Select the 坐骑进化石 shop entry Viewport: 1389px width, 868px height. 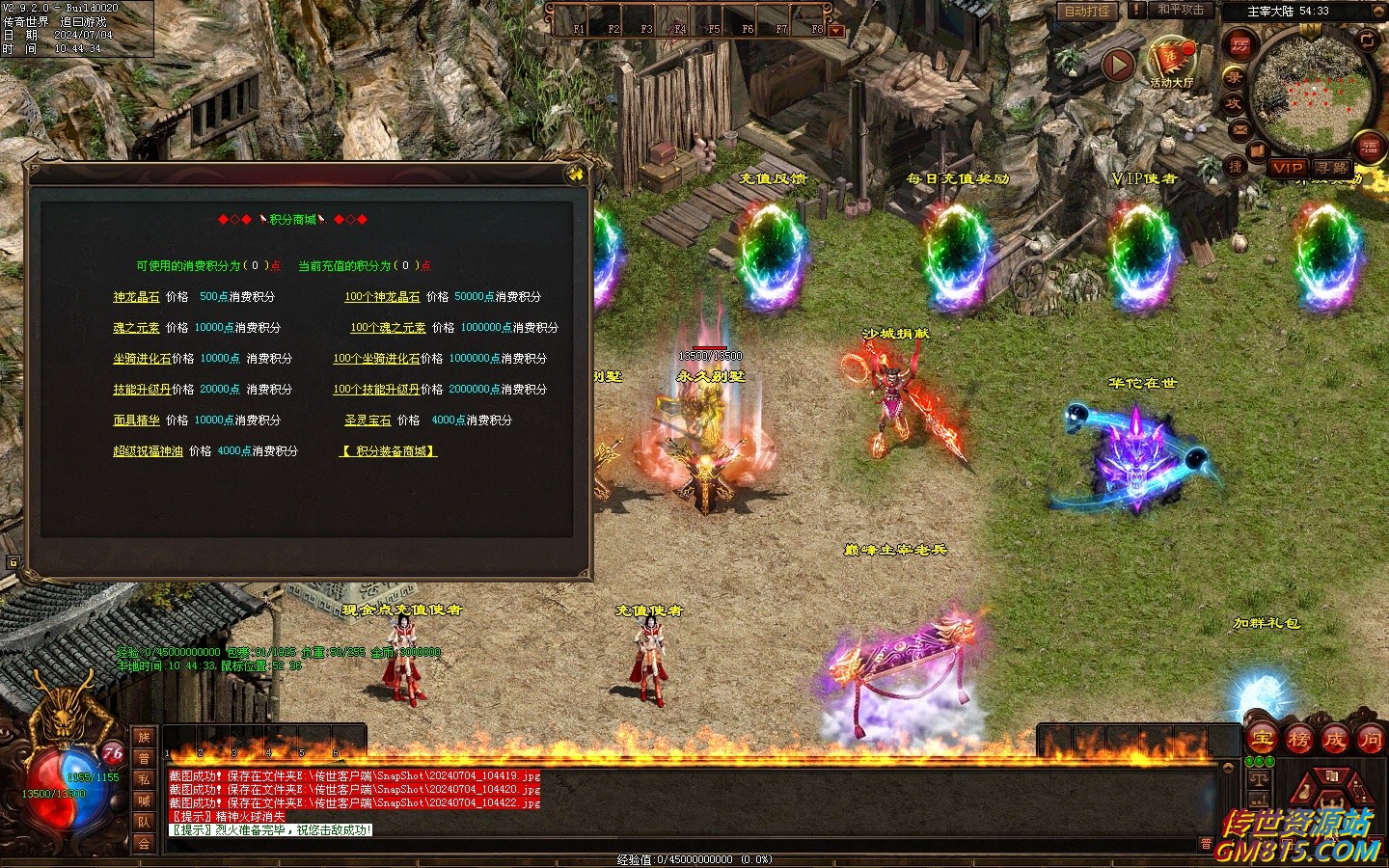click(x=142, y=359)
